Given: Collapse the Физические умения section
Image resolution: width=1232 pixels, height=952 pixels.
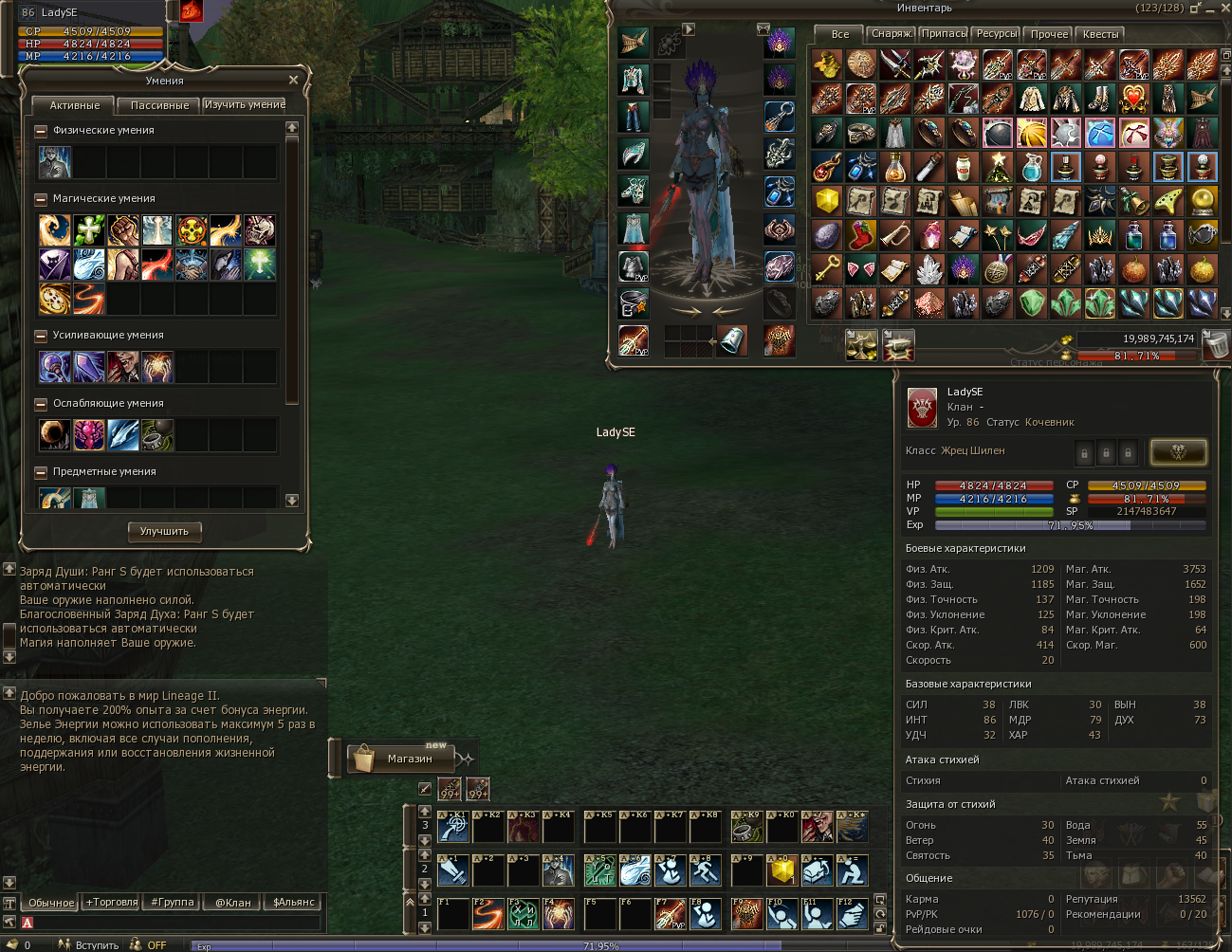Looking at the screenshot, I should tap(41, 131).
